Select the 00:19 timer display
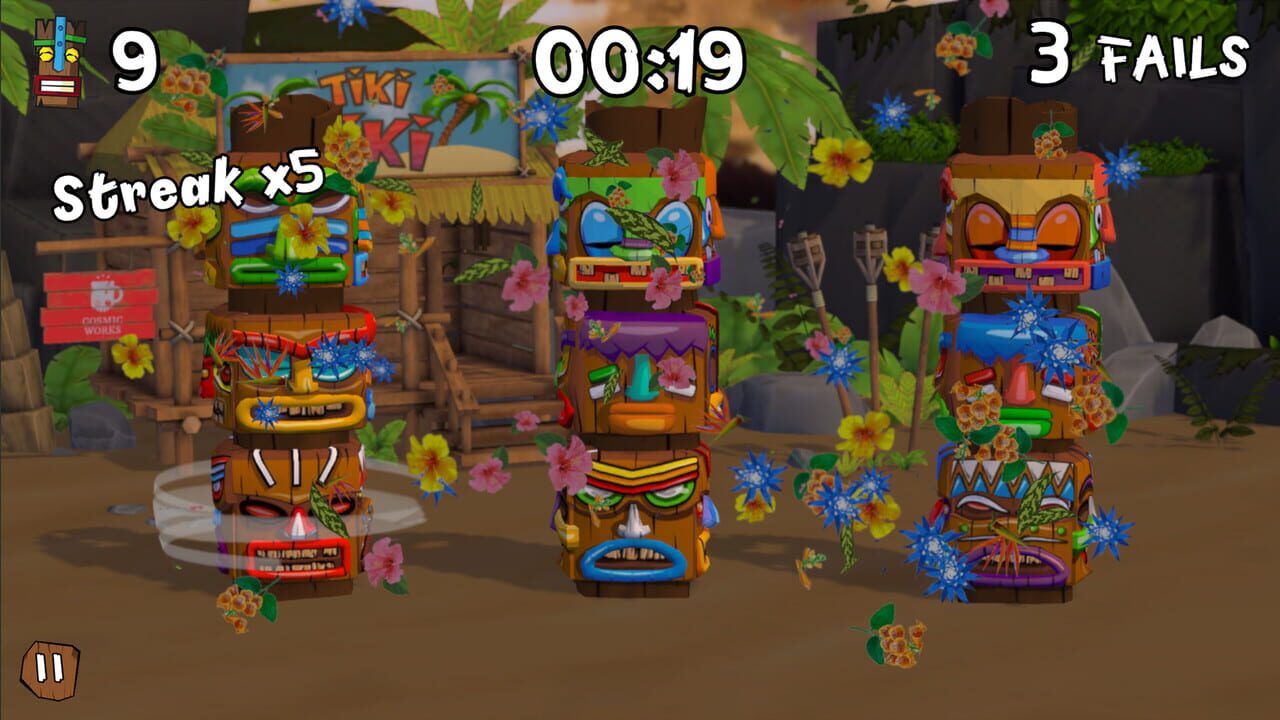Image resolution: width=1280 pixels, height=720 pixels. pyautogui.click(x=640, y=57)
